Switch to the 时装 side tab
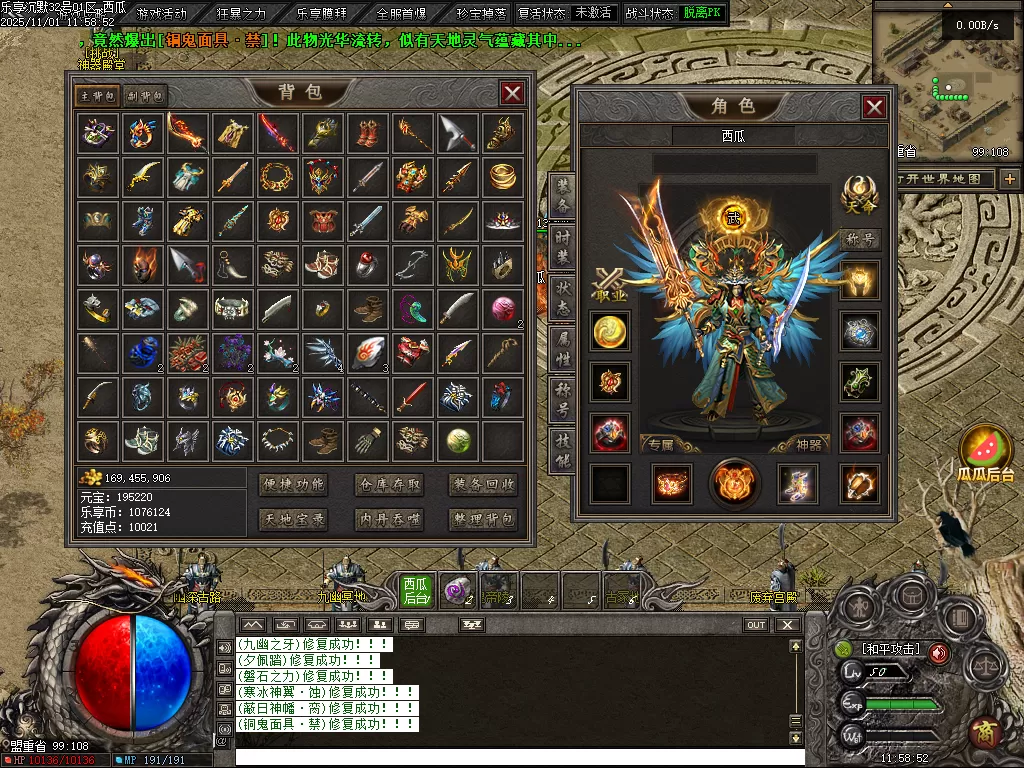The width and height of the screenshot is (1024, 768). (x=562, y=244)
